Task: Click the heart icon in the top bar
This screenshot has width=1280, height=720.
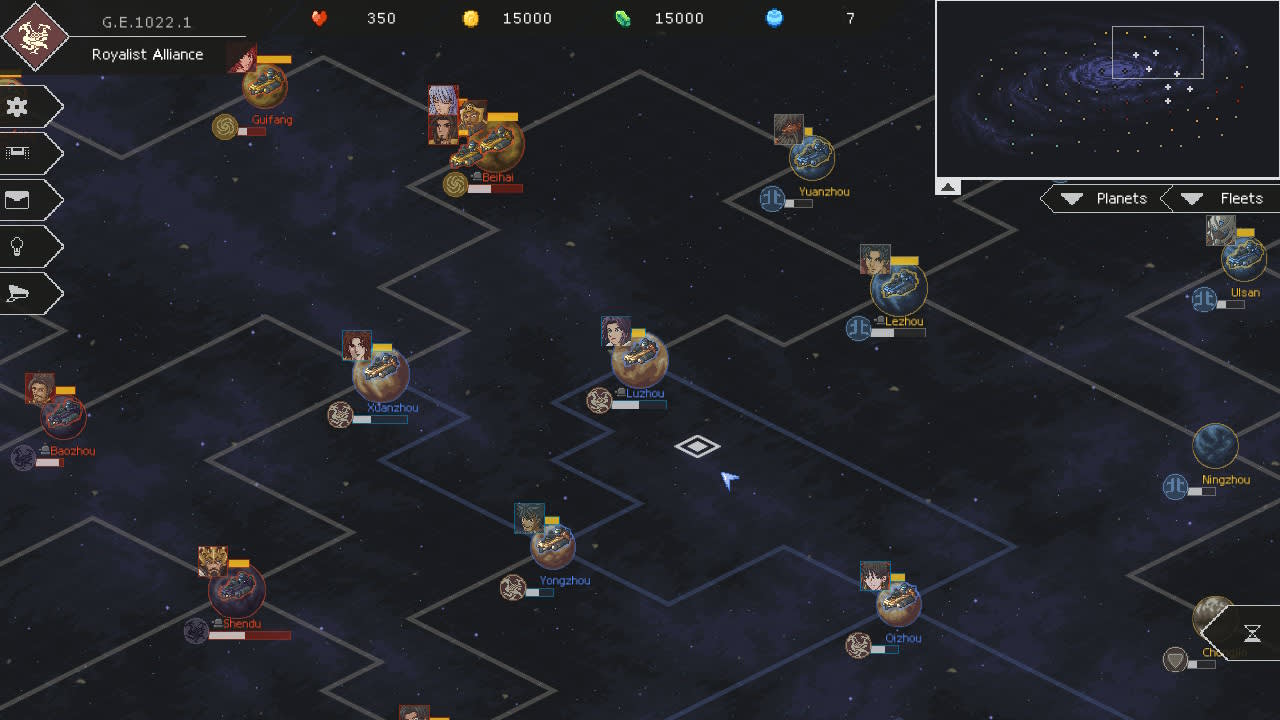Action: (x=318, y=18)
